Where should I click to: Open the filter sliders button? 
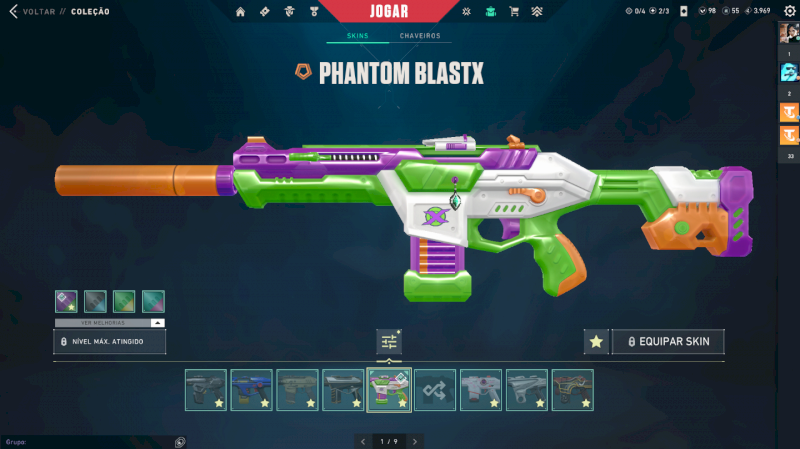(x=389, y=342)
